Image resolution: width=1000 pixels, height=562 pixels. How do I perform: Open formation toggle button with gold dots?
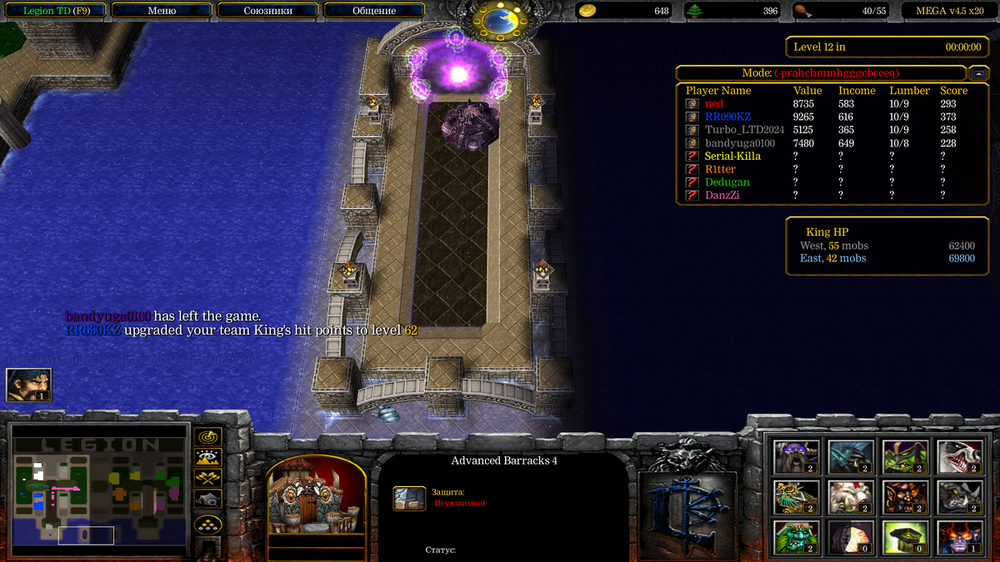click(208, 523)
